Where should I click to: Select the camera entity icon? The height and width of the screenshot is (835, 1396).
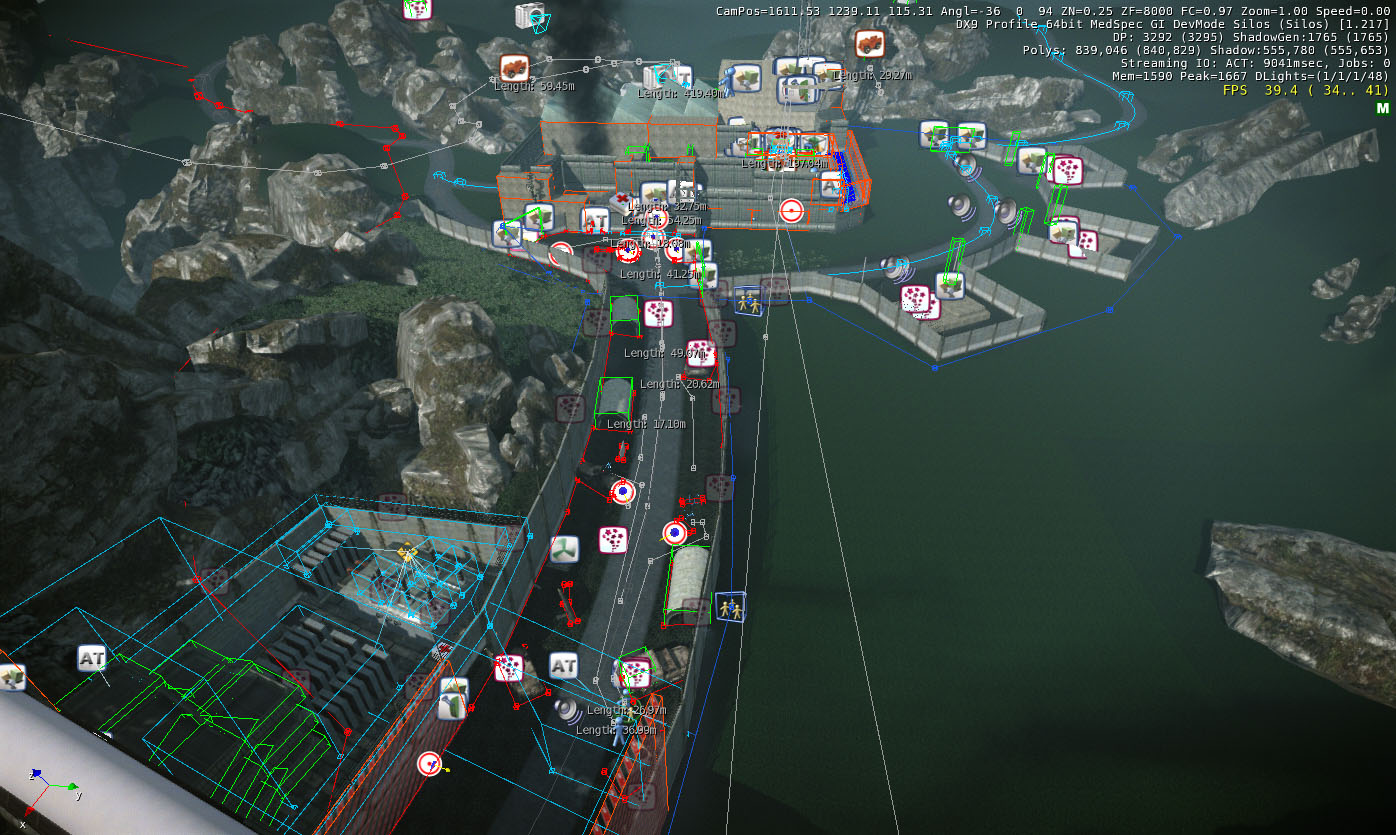coord(528,15)
